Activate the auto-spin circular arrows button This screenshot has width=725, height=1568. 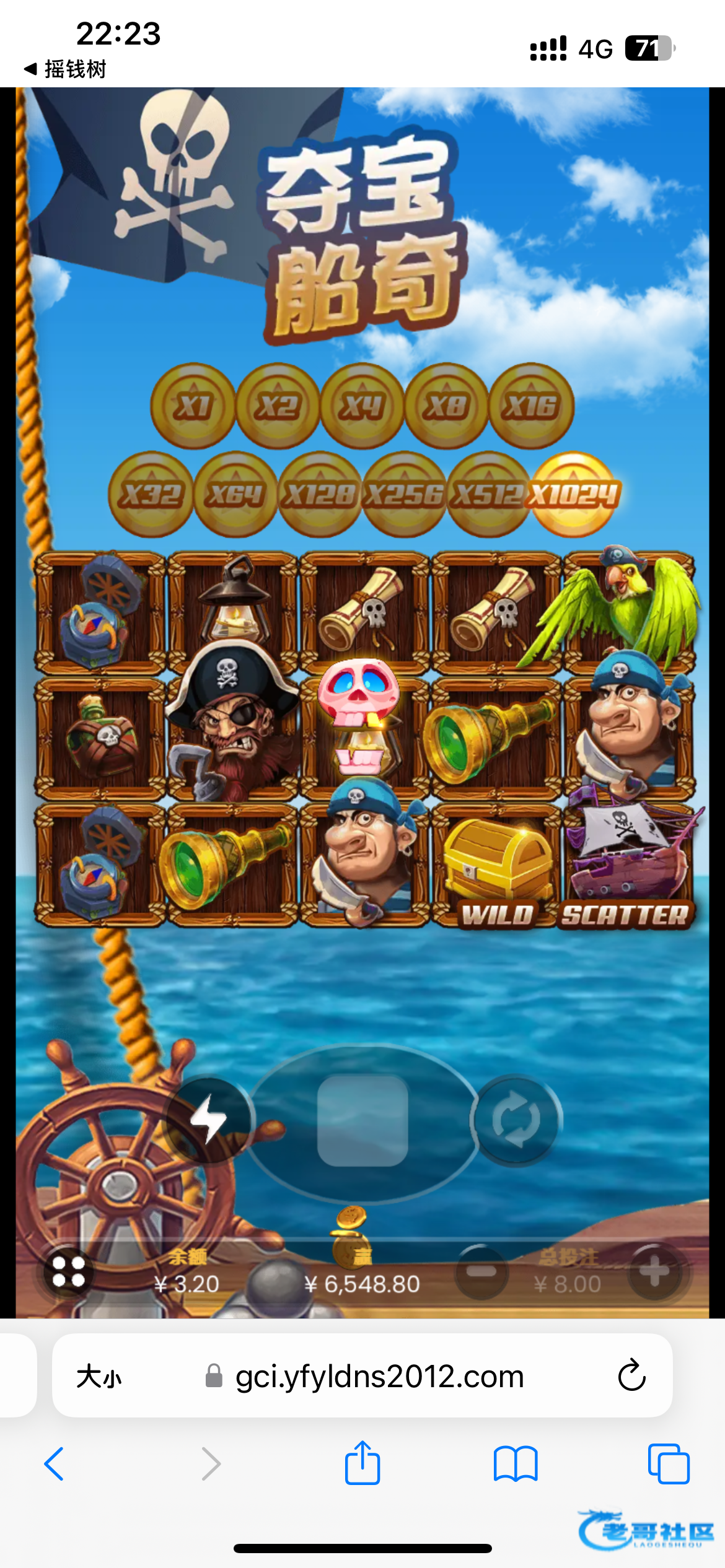click(x=516, y=1120)
